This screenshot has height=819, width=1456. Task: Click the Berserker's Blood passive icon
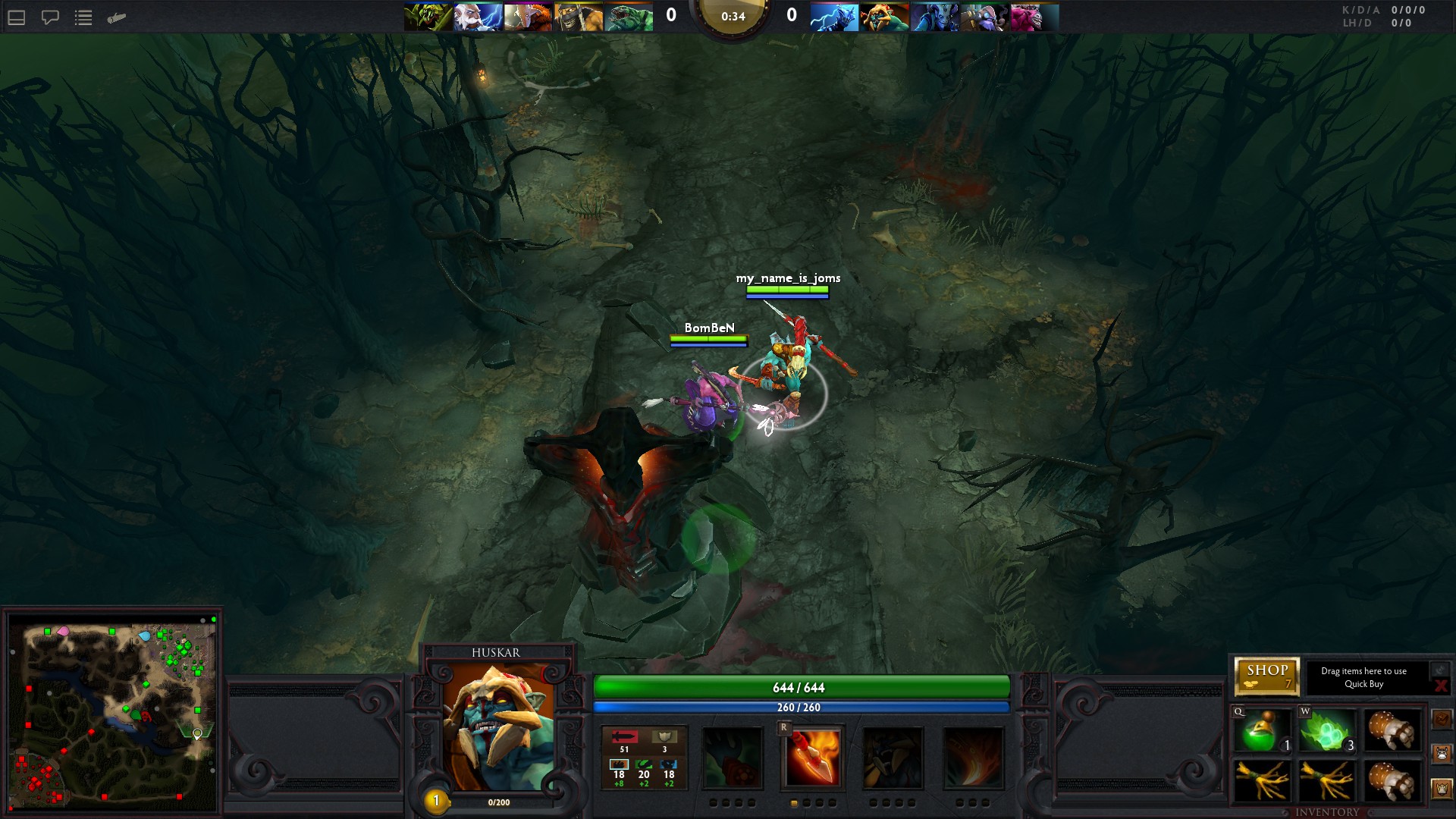point(893,758)
